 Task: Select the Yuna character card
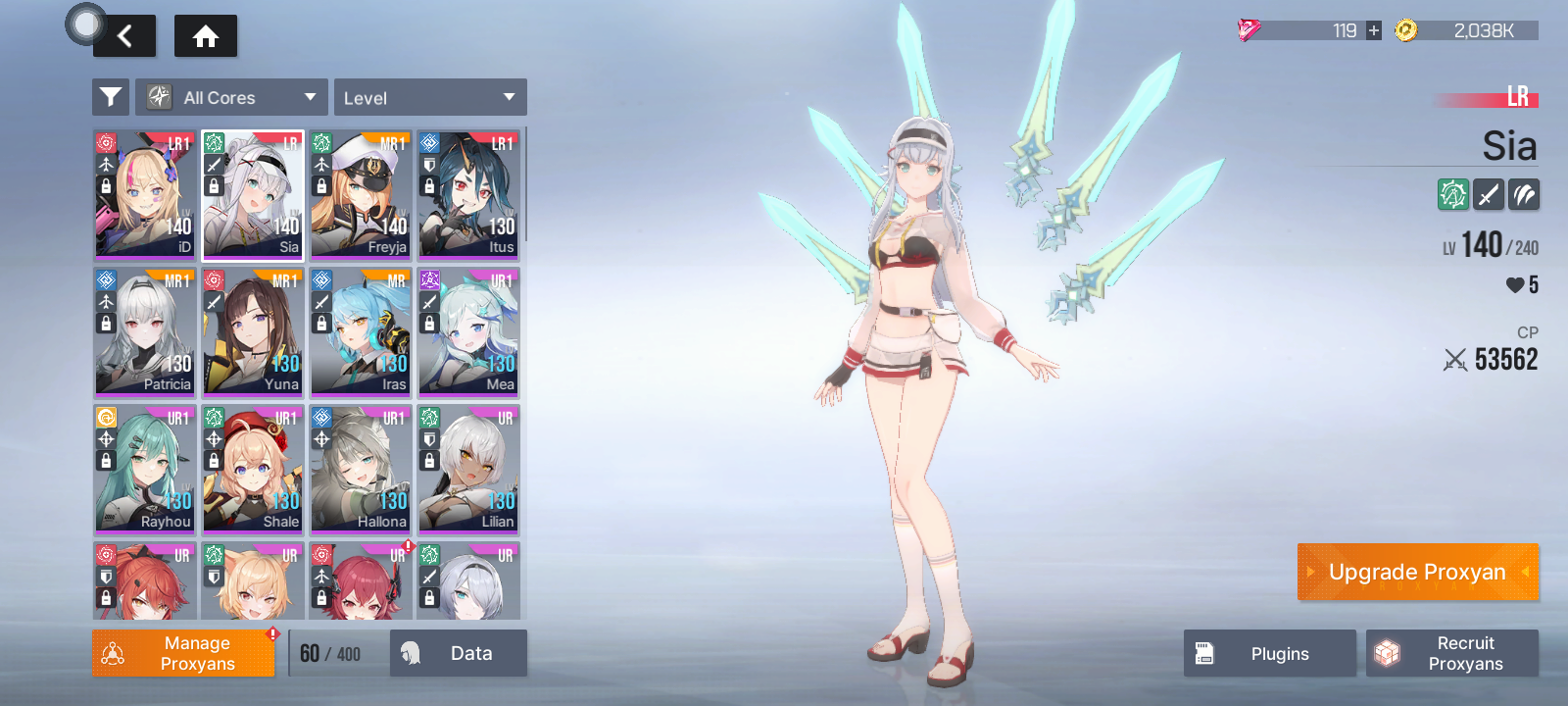click(253, 331)
